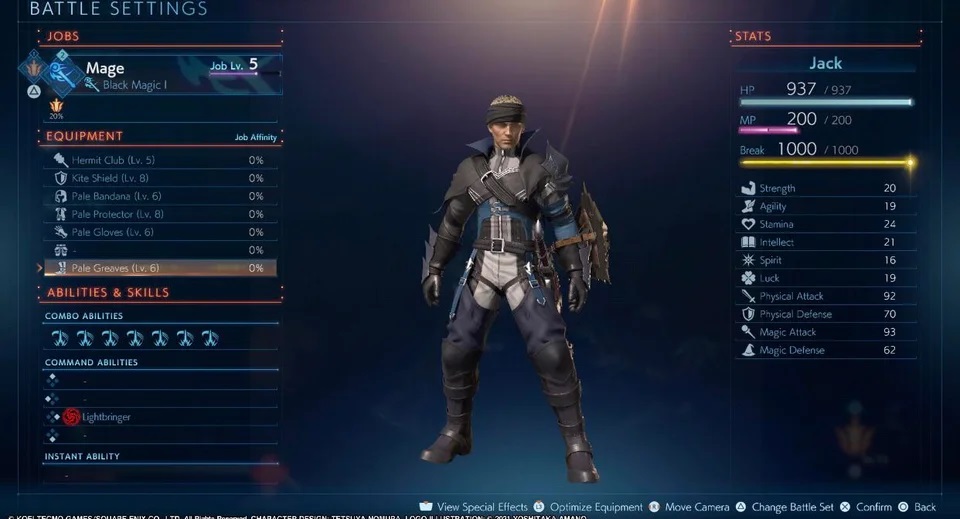Select the highlighted Pale Greaves row
The width and height of the screenshot is (960, 519).
[x=158, y=268]
